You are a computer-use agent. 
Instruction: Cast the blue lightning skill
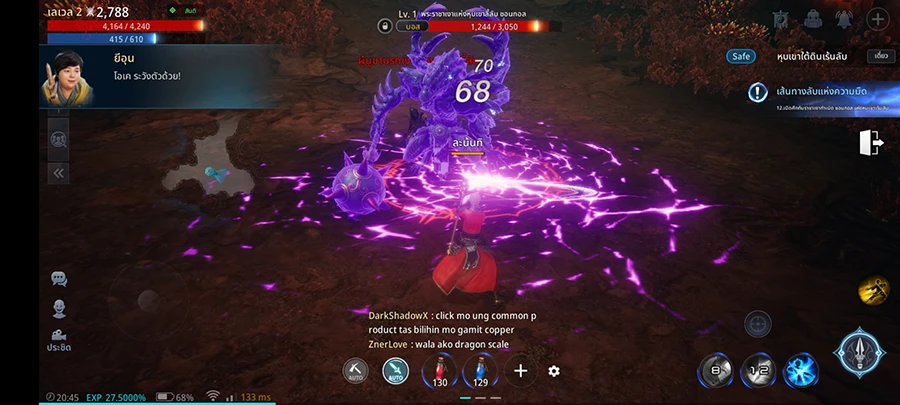(x=800, y=371)
